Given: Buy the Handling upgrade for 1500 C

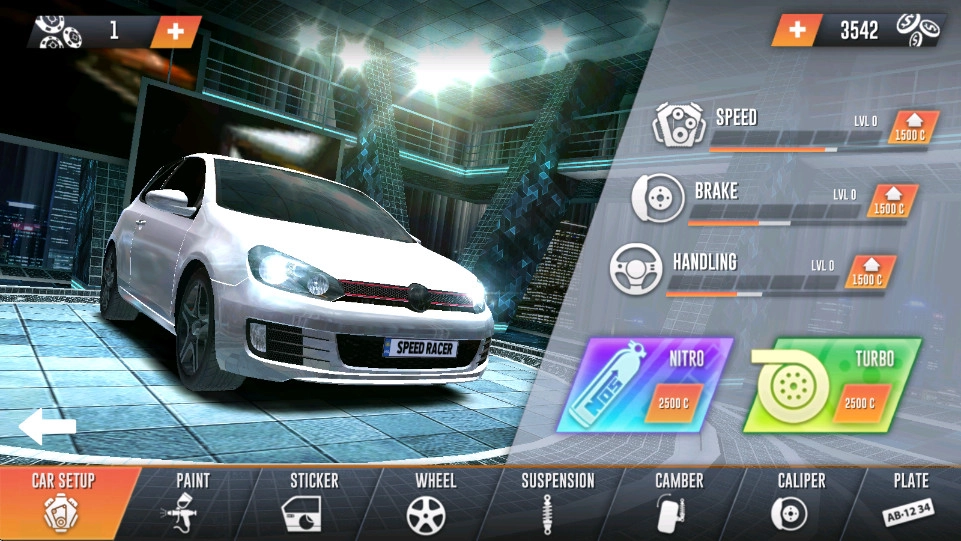Looking at the screenshot, I should point(867,274).
